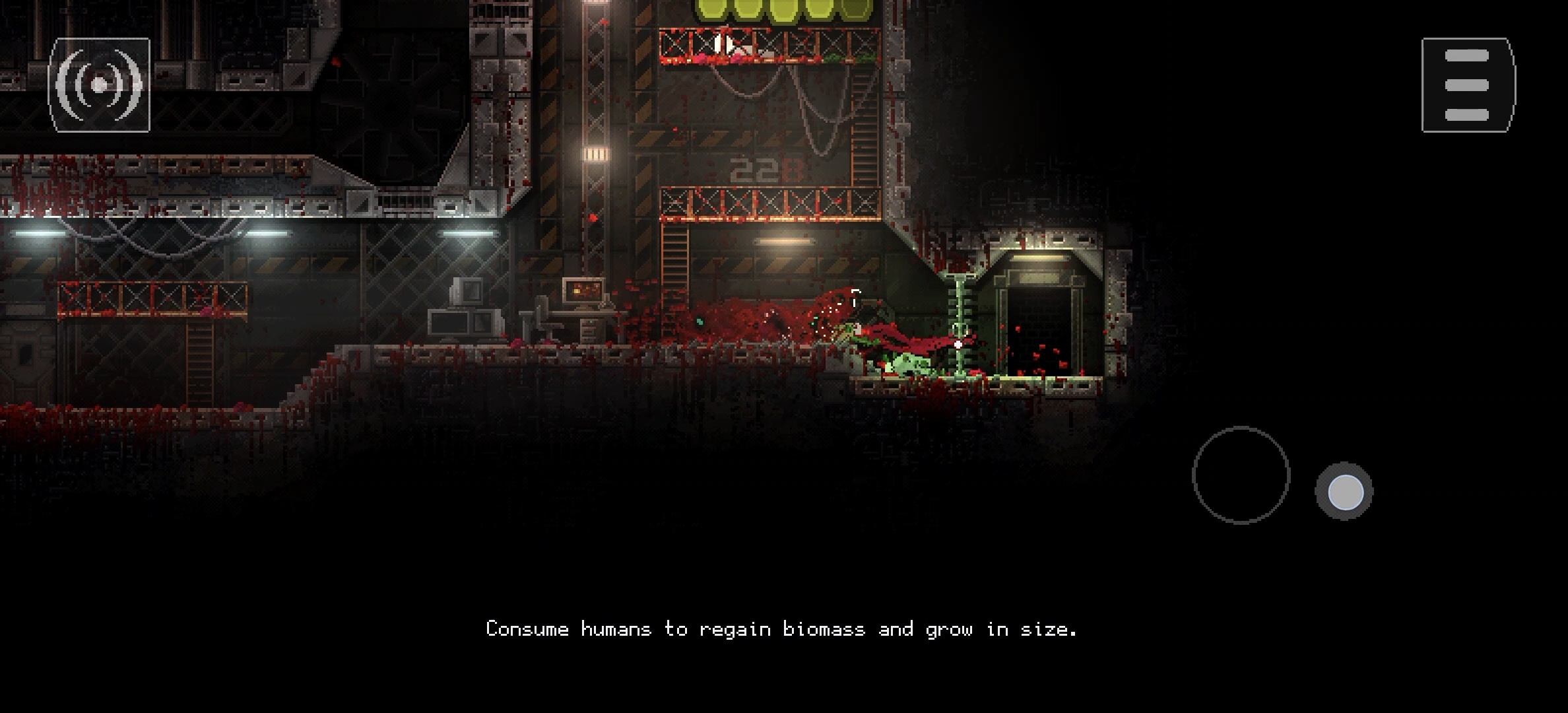Screen dimensions: 1568x713
Task: Tap the orange ladder below the 22B sign
Action: [x=674, y=257]
